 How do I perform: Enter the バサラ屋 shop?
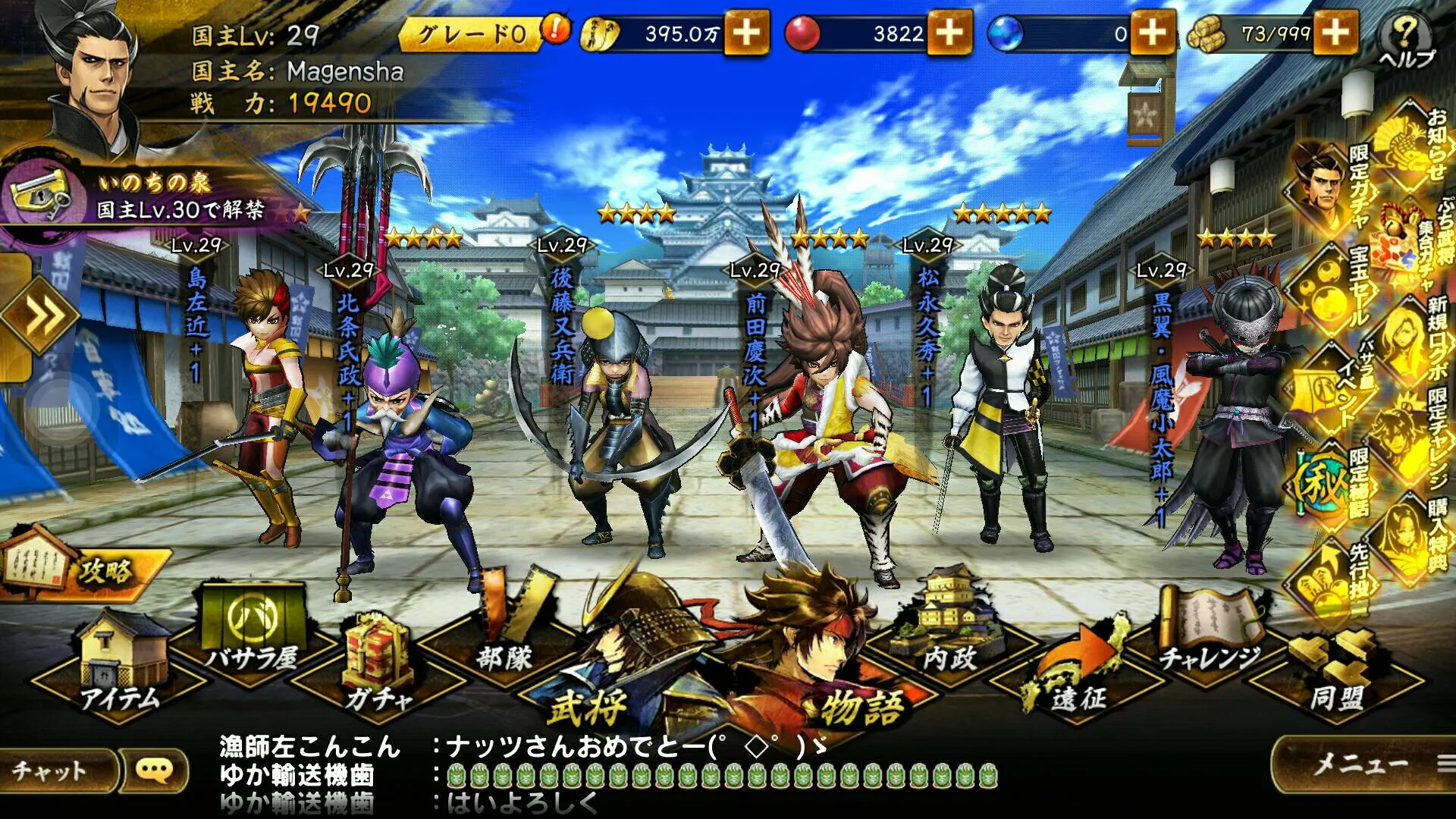coord(252,637)
